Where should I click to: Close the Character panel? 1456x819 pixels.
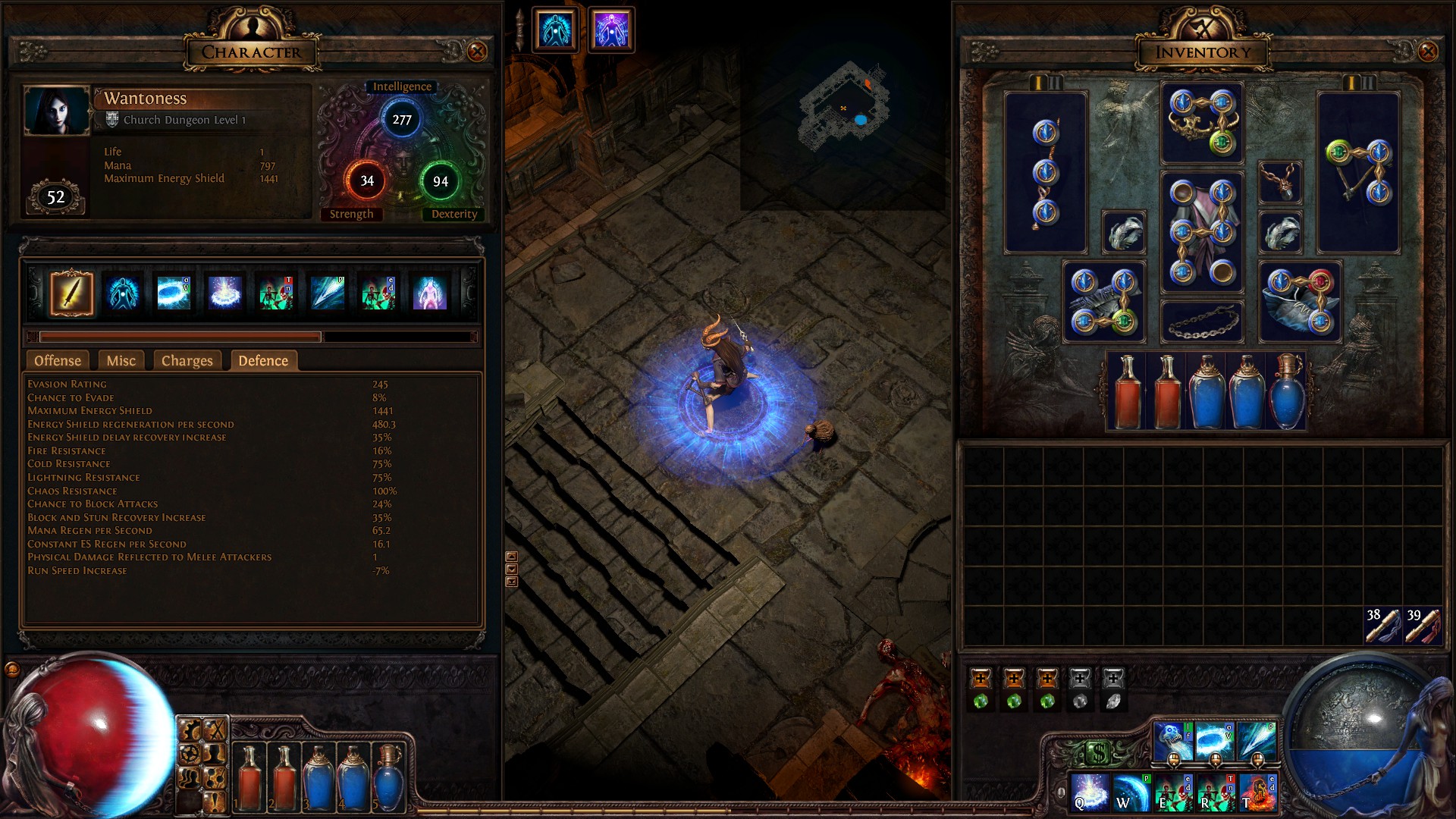pyautogui.click(x=477, y=52)
